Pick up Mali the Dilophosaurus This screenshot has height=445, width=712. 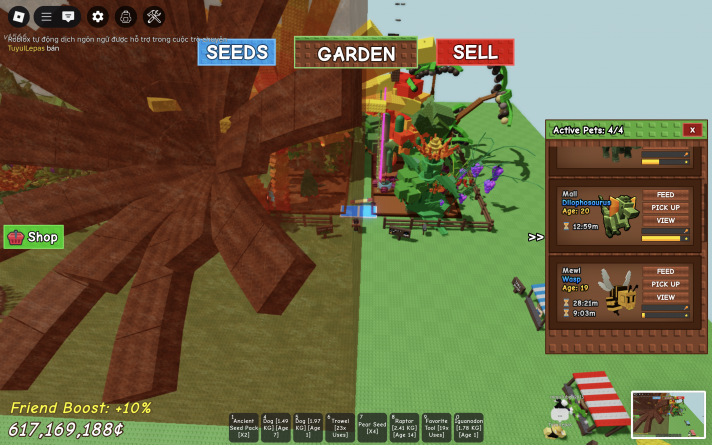(665, 208)
